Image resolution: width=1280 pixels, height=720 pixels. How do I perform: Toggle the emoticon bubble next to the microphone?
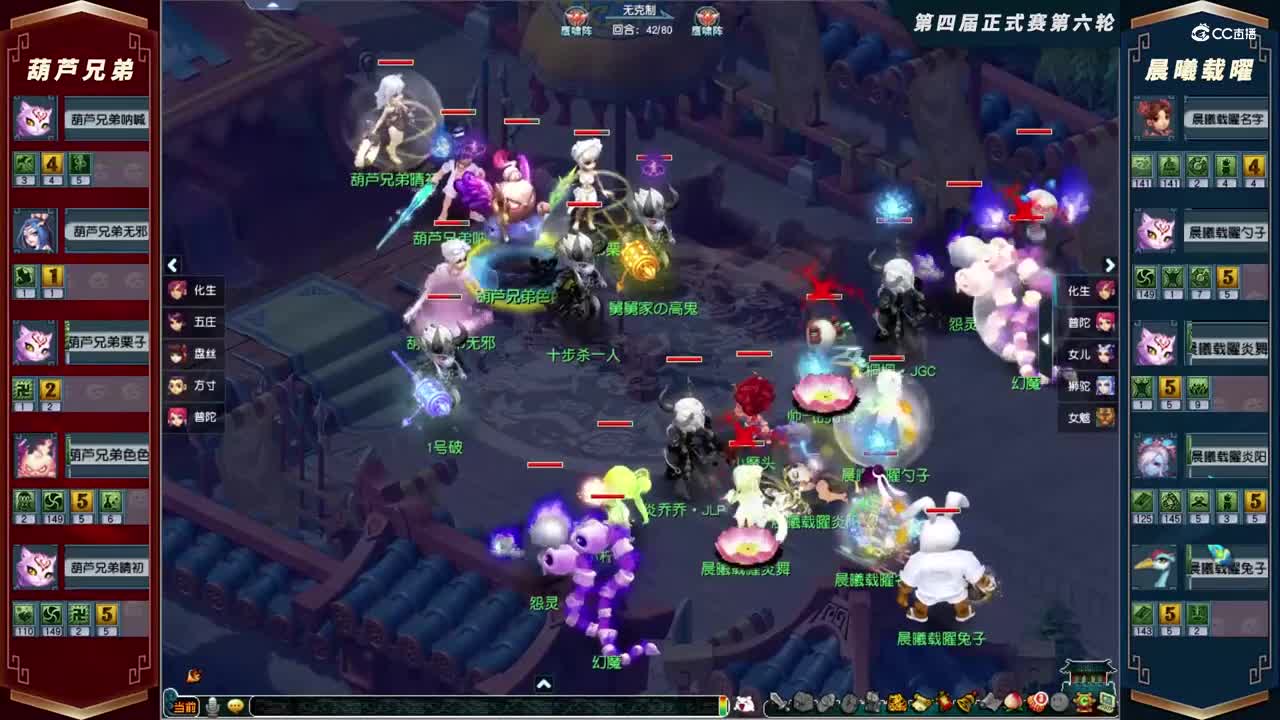[x=237, y=705]
